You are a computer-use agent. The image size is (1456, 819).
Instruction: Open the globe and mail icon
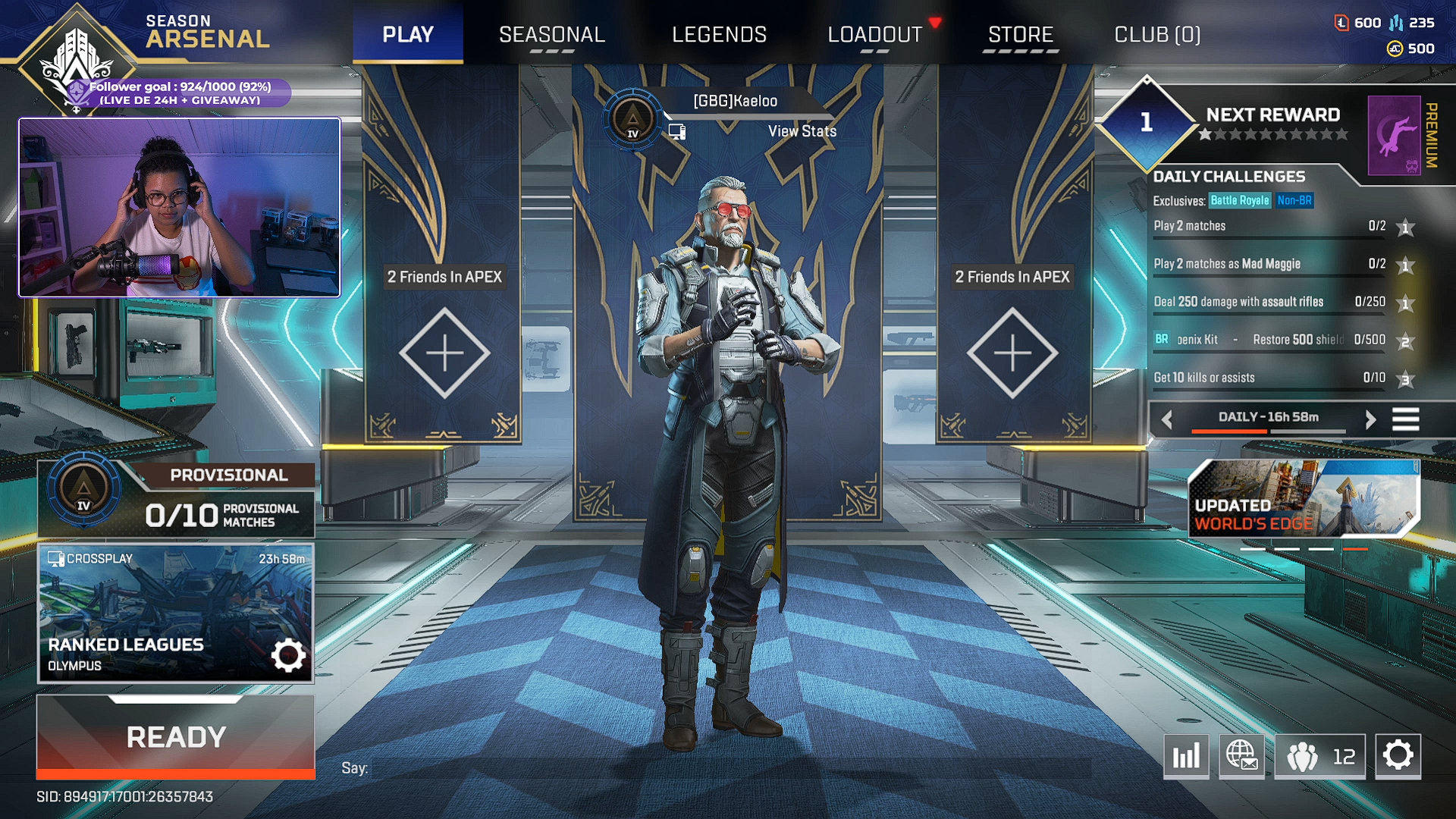[x=1241, y=756]
